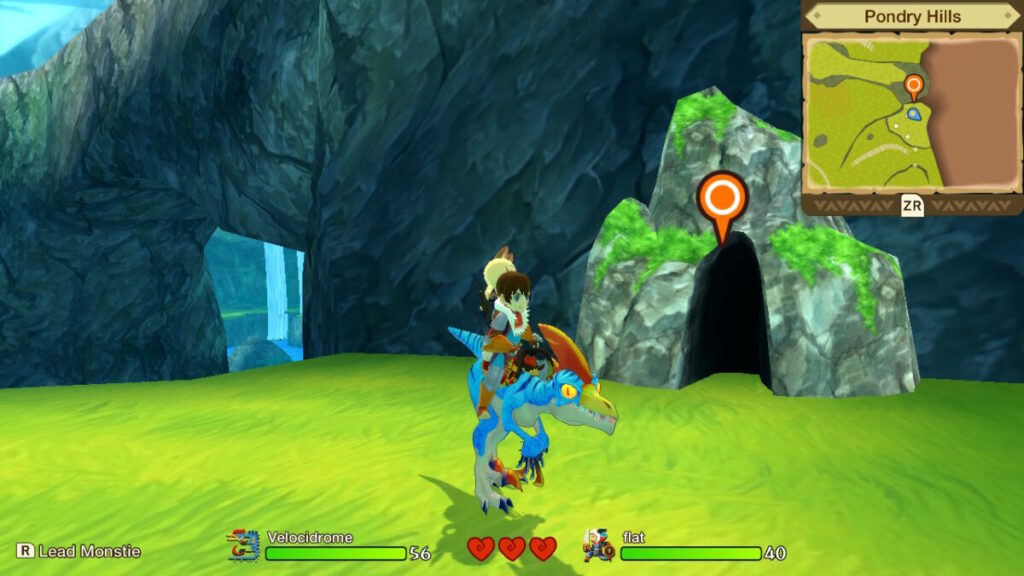Click the orange waypoint pin above cave
This screenshot has width=1024, height=576.
(x=722, y=201)
